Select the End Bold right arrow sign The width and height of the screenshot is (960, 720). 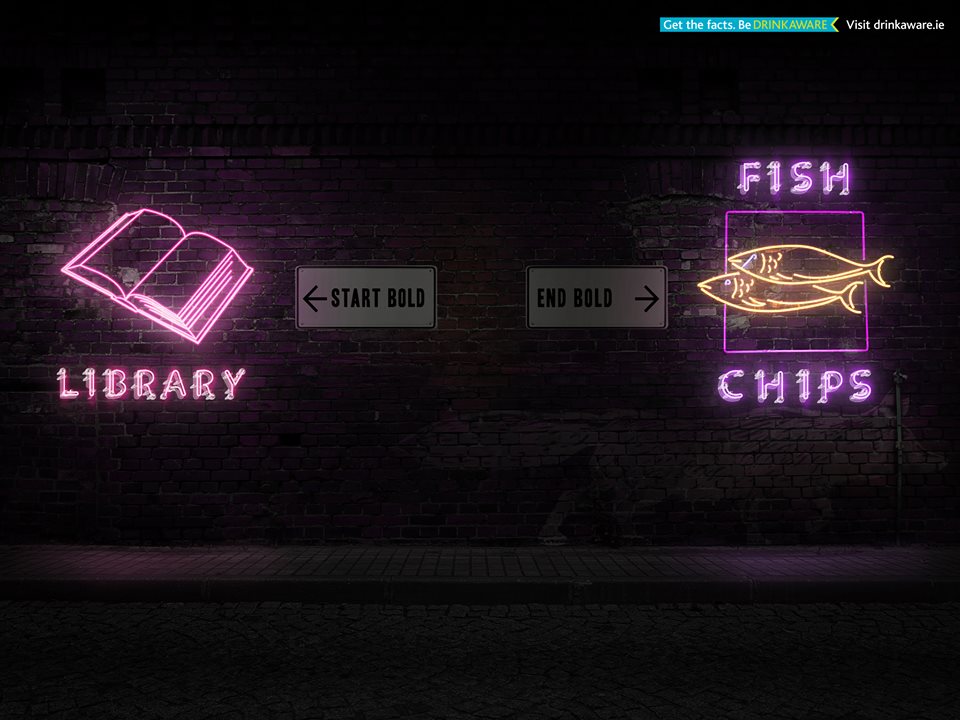pyautogui.click(x=596, y=297)
